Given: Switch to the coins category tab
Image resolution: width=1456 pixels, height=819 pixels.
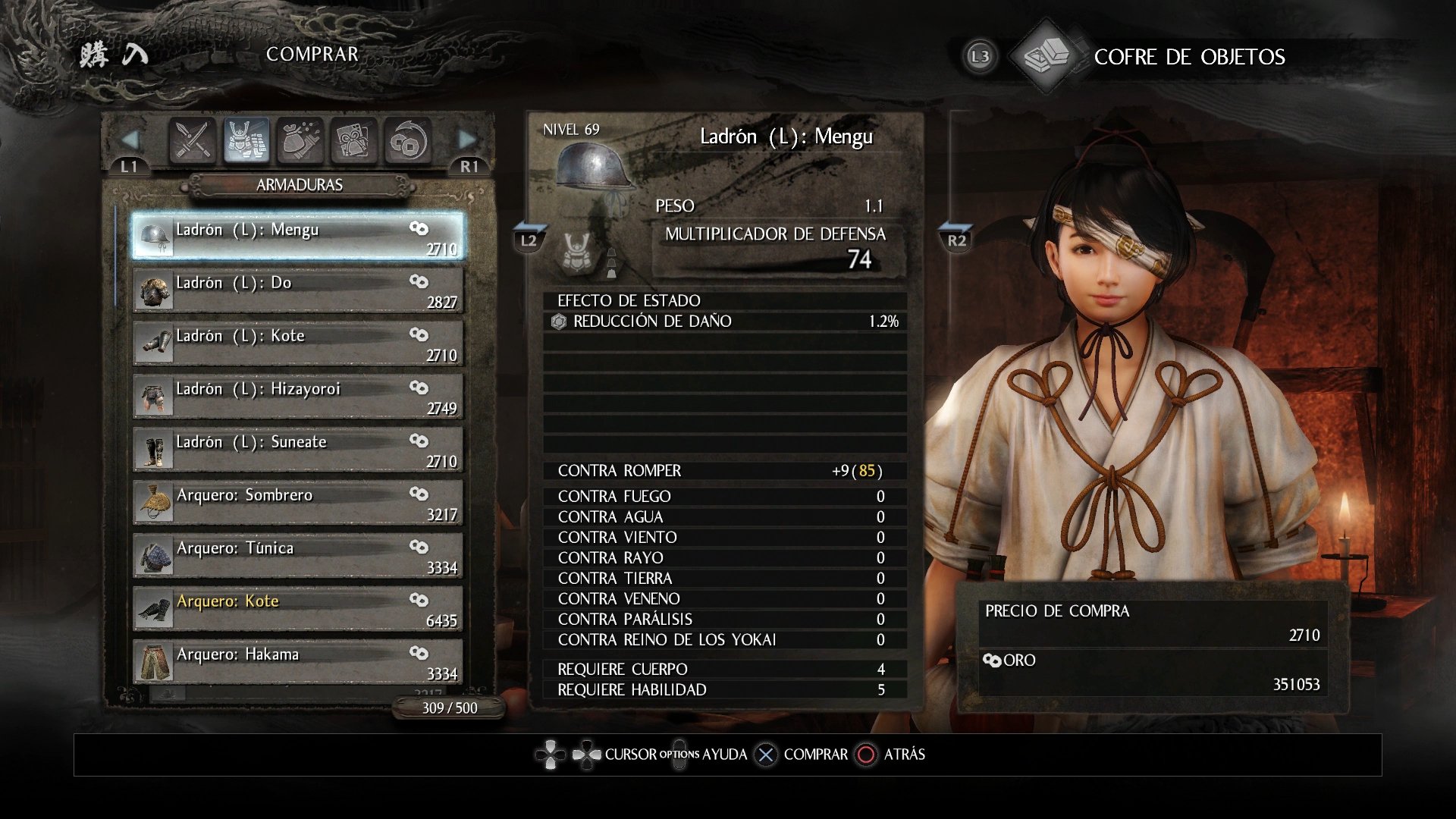Looking at the screenshot, I should pyautogui.click(x=407, y=140).
